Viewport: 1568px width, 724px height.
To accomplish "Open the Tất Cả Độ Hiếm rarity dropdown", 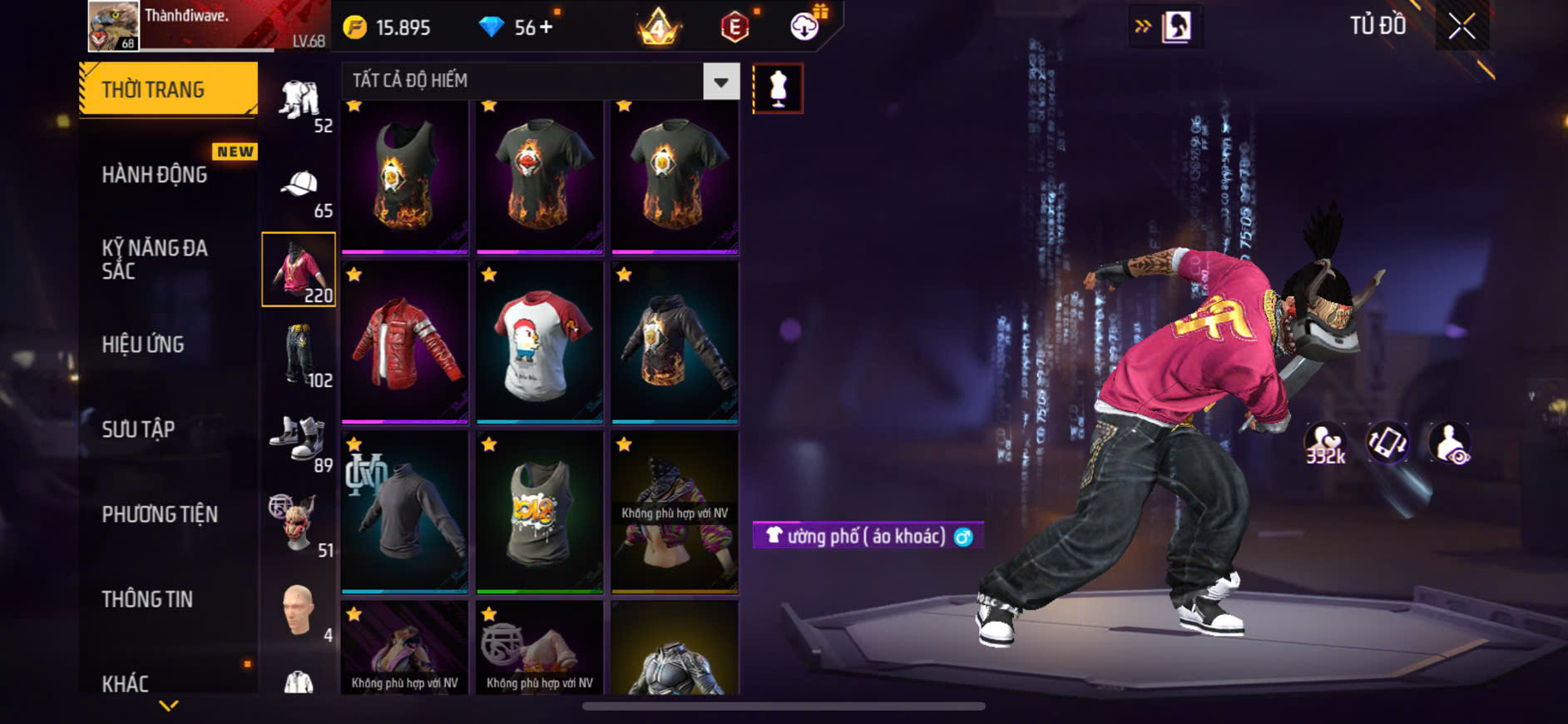I will click(720, 82).
